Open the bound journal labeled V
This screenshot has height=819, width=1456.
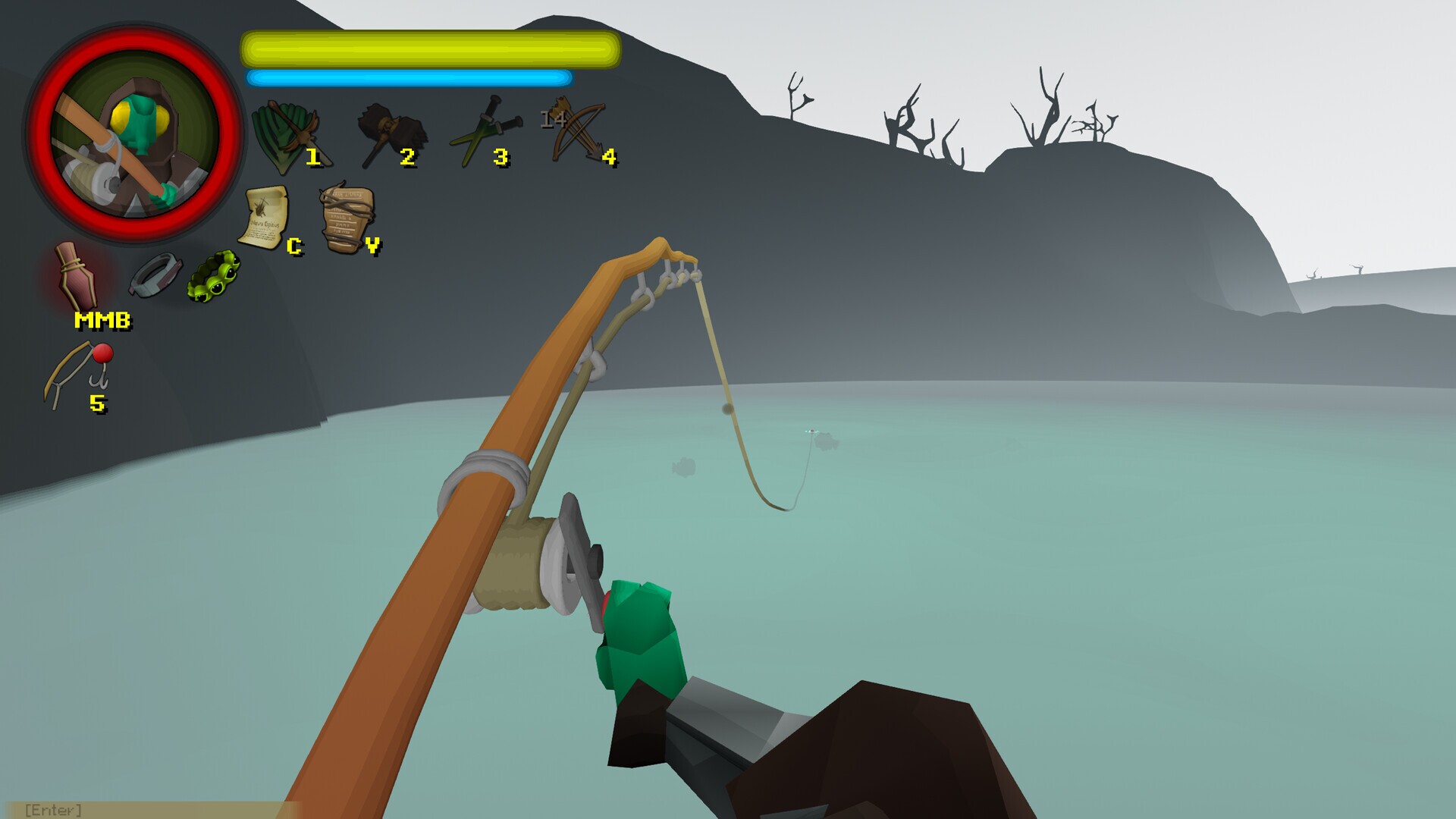[x=344, y=216]
